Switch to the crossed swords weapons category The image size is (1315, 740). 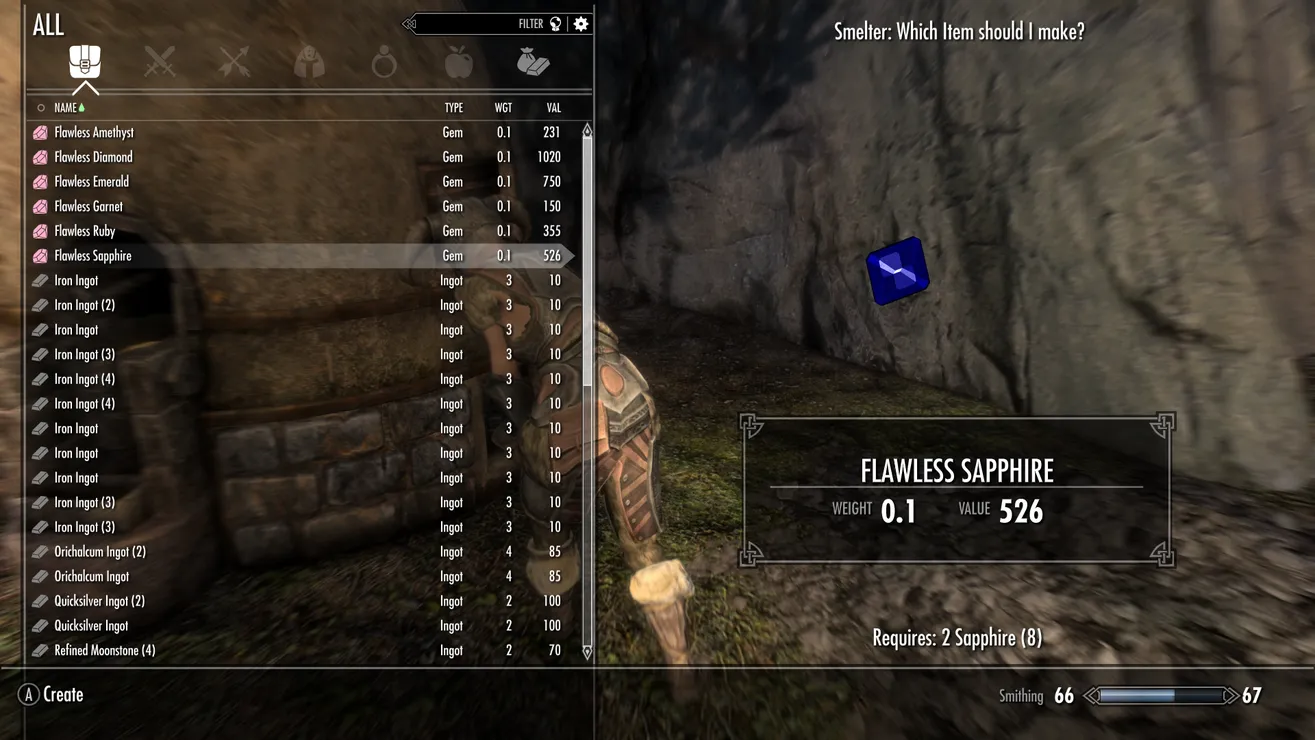point(160,63)
